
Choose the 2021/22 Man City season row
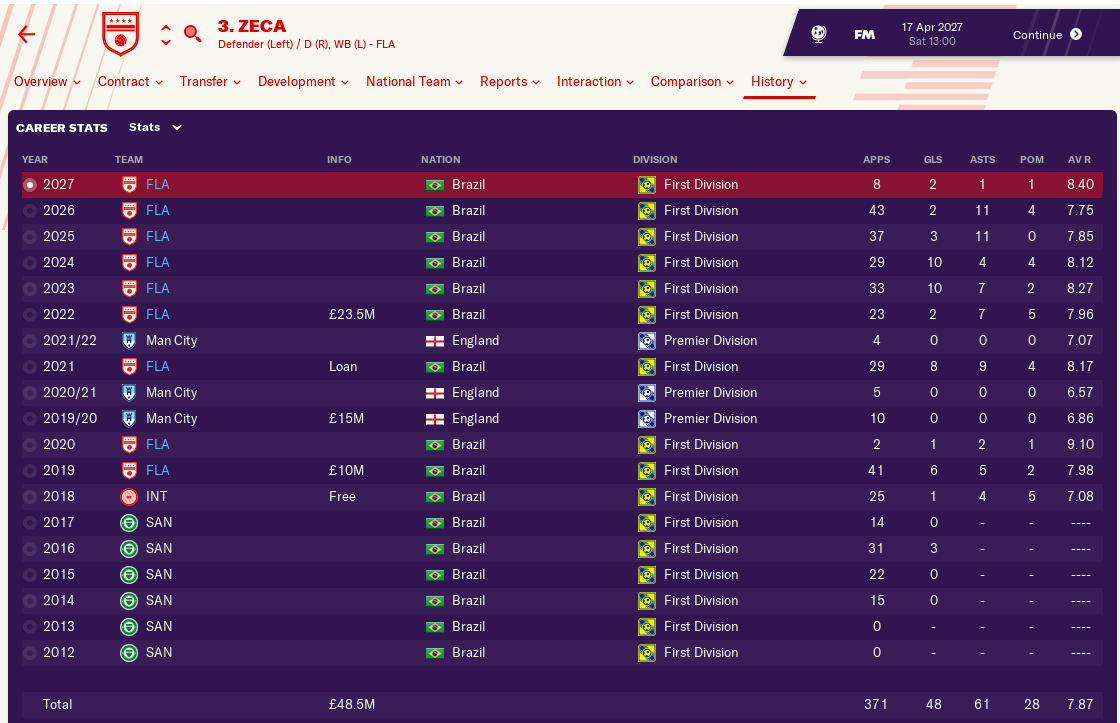click(x=560, y=341)
